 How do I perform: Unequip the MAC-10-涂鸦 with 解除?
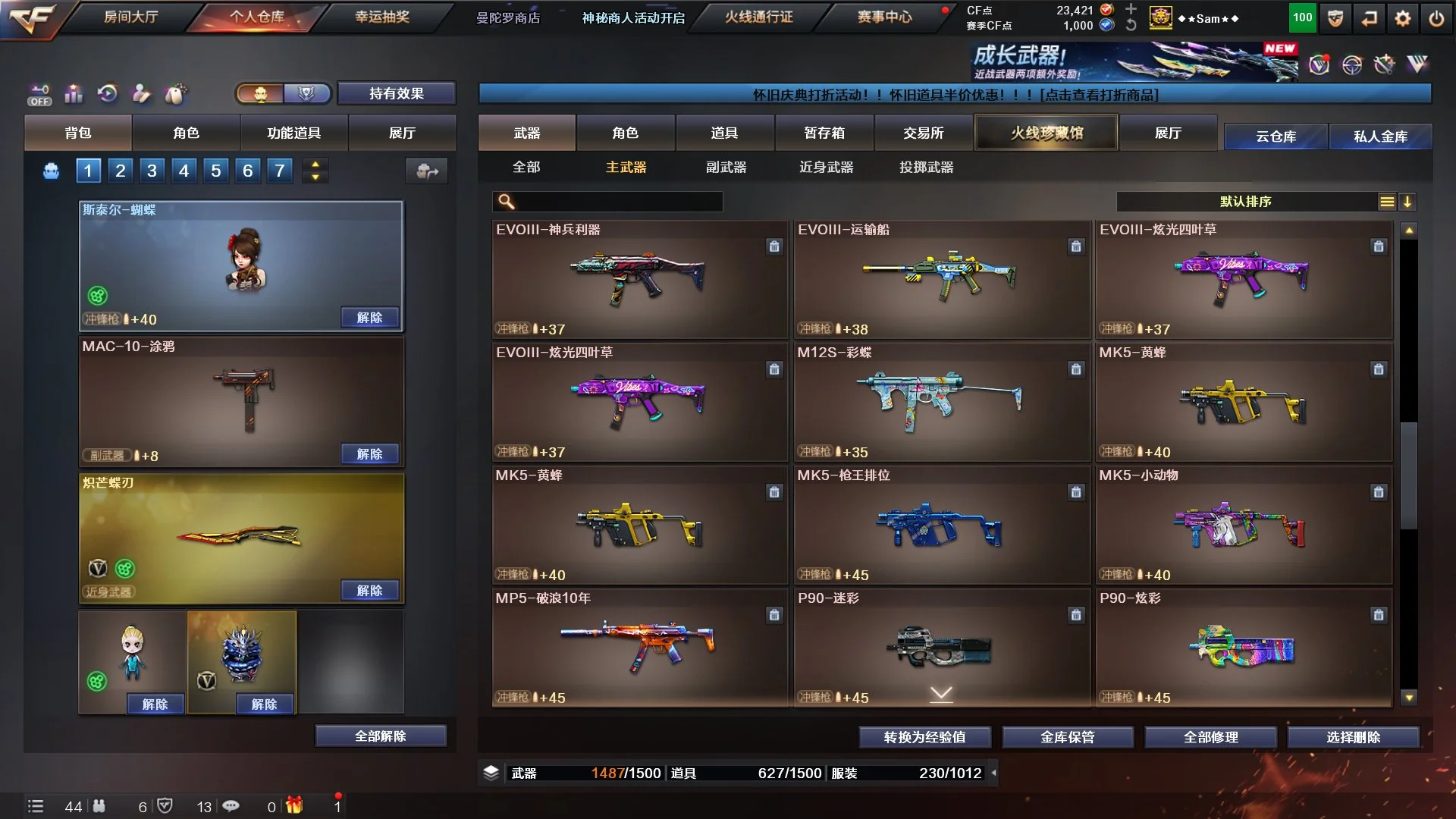coord(369,453)
